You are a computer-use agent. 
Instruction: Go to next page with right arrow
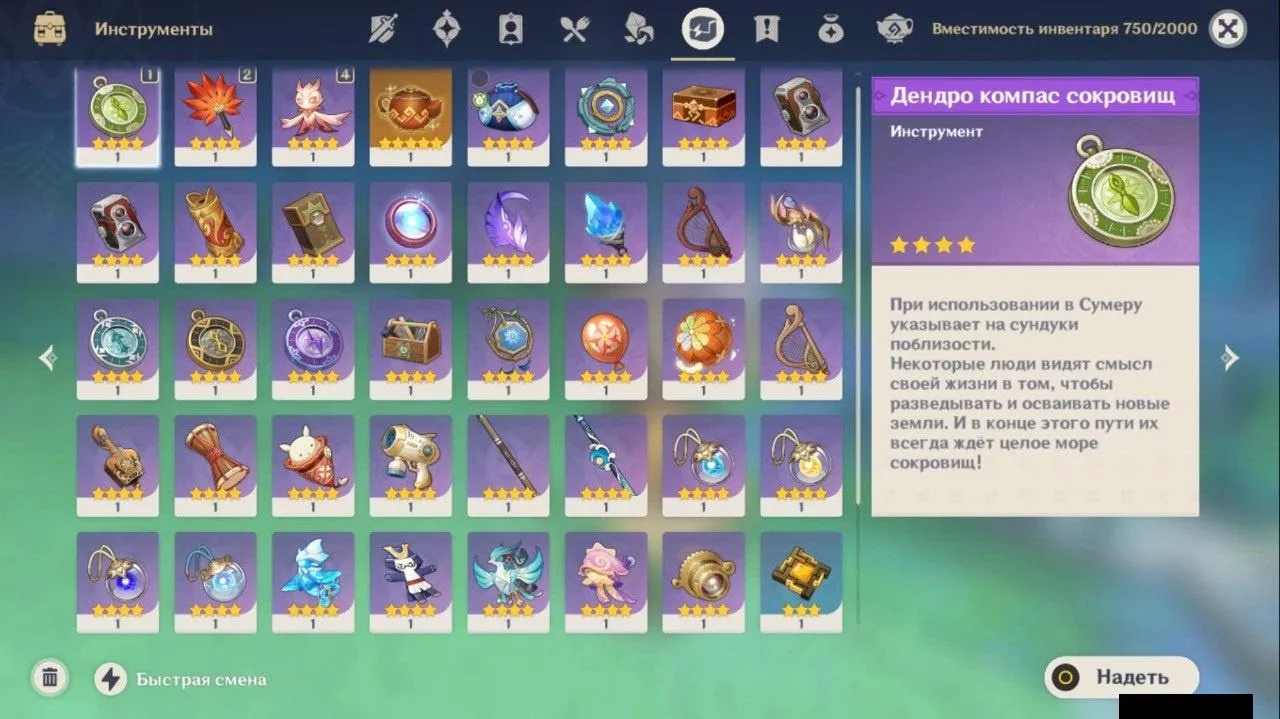pos(1230,358)
